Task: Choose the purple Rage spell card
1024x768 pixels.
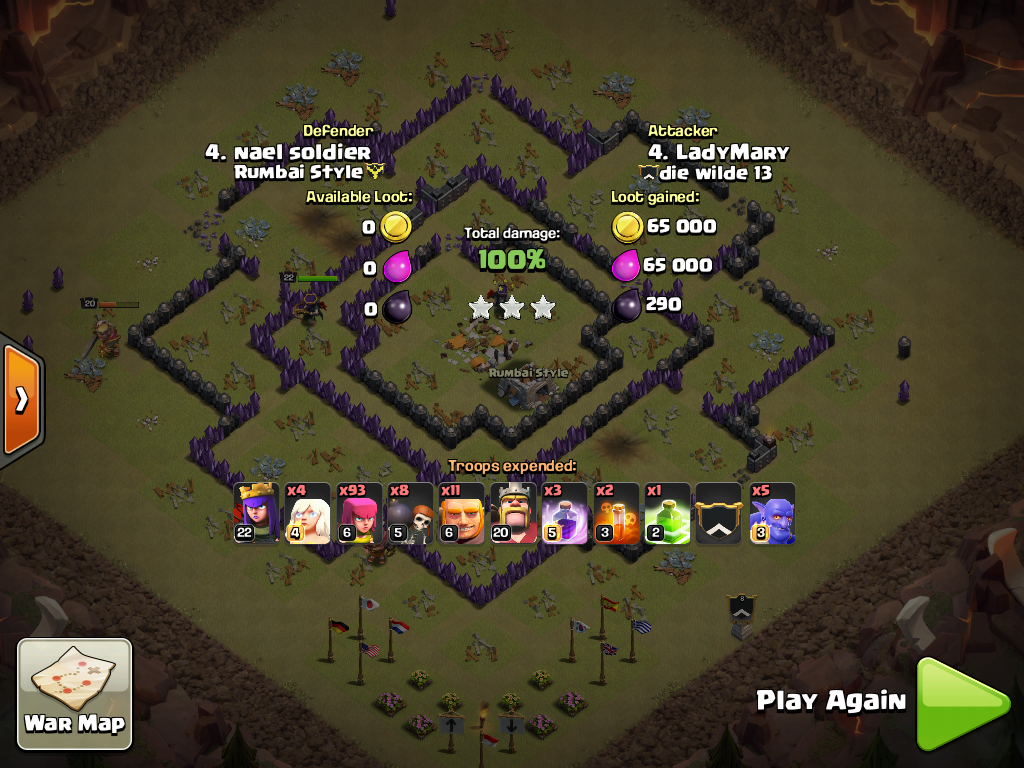Action: [x=566, y=514]
